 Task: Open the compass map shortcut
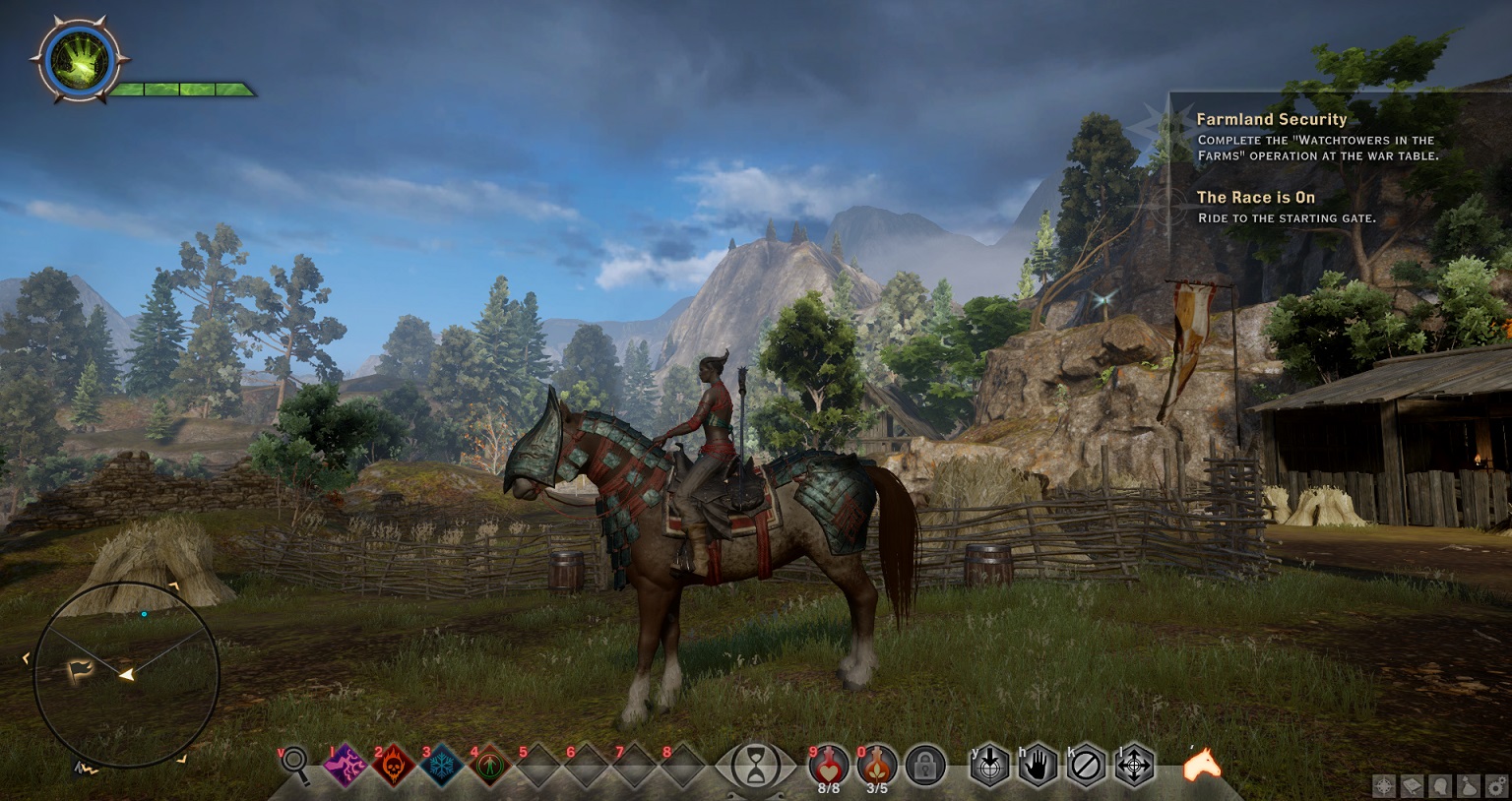1384,785
